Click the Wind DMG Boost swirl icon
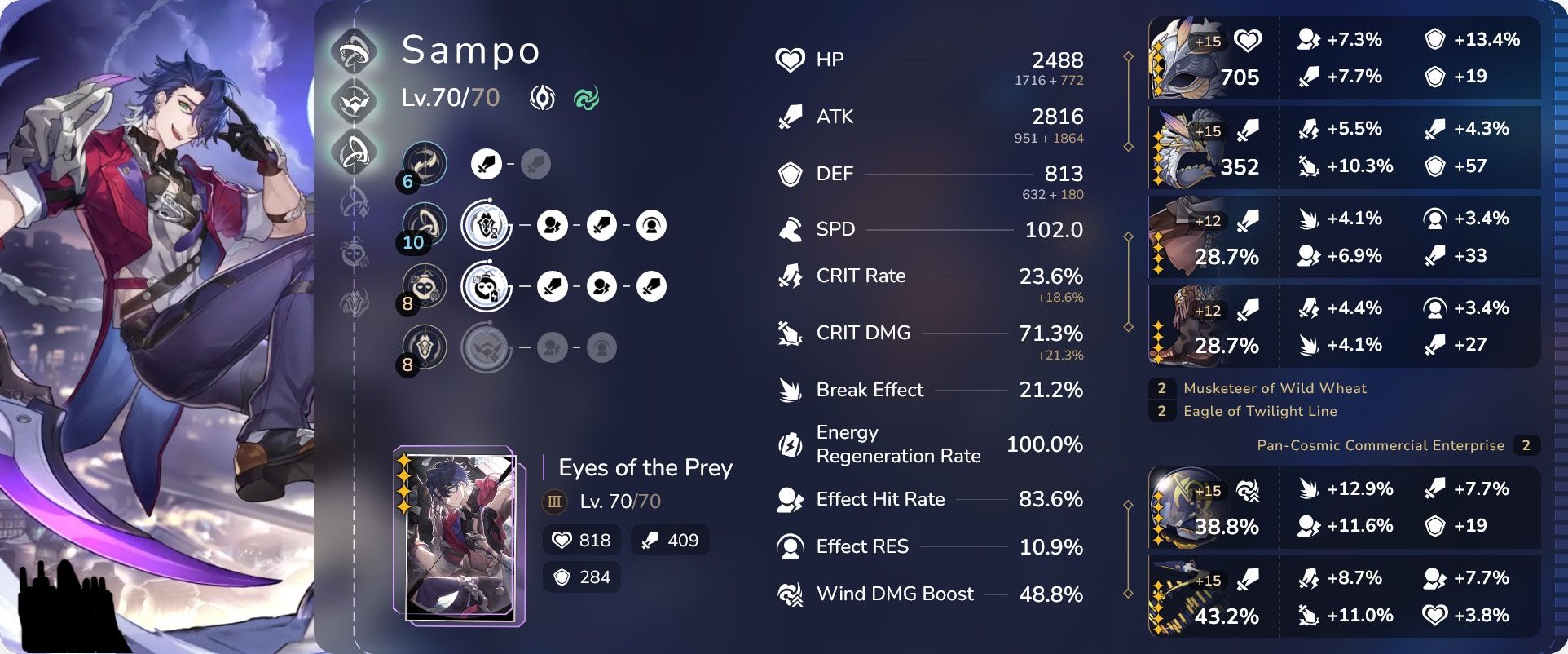 [x=789, y=594]
